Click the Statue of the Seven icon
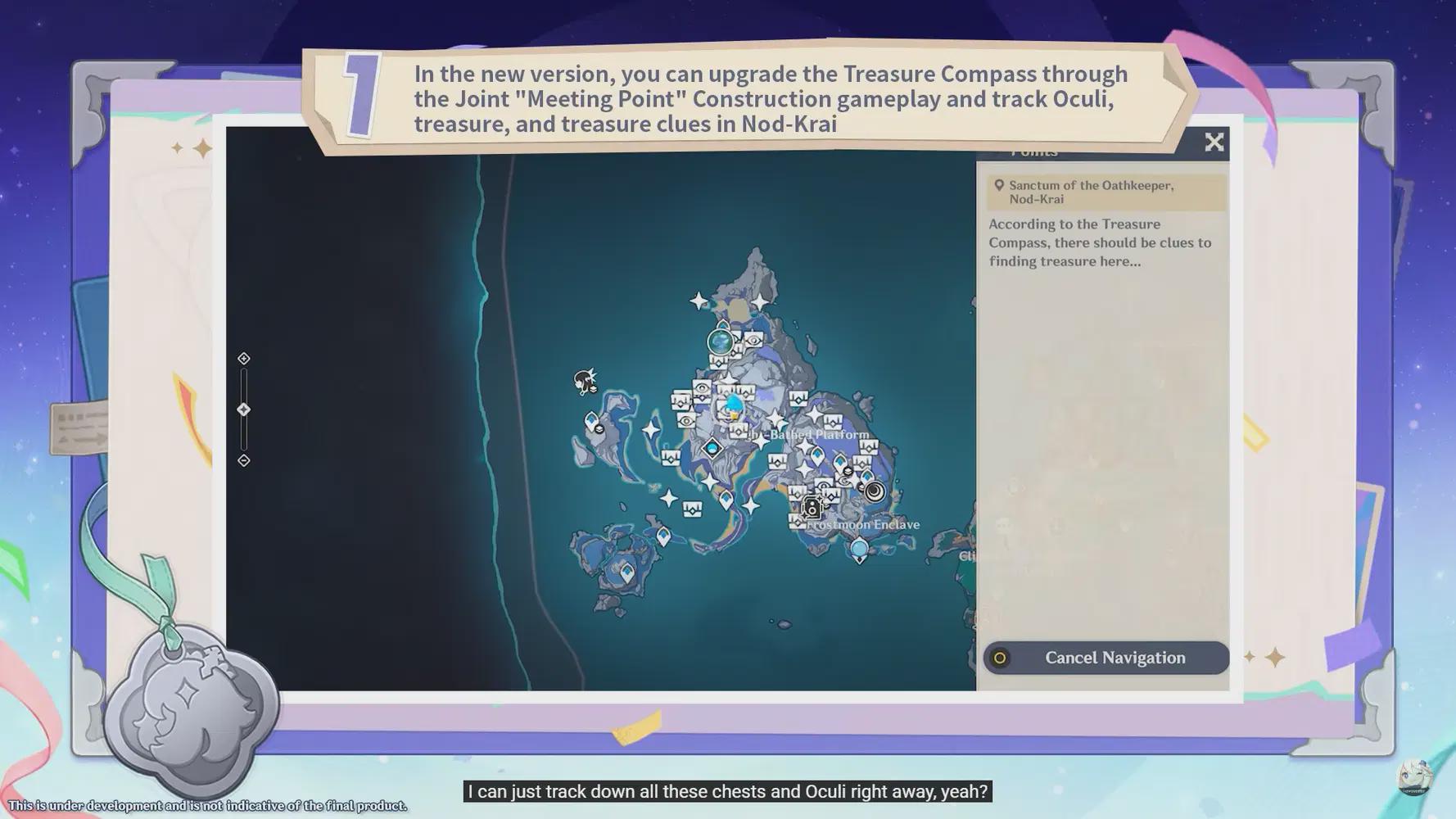 coord(721,342)
